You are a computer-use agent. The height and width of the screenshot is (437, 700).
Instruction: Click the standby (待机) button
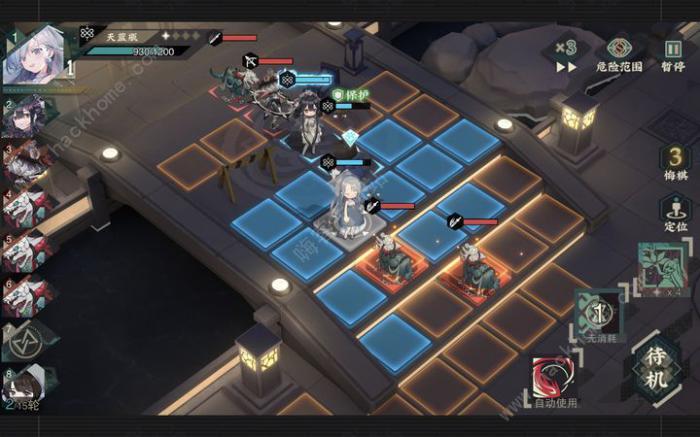point(657,366)
